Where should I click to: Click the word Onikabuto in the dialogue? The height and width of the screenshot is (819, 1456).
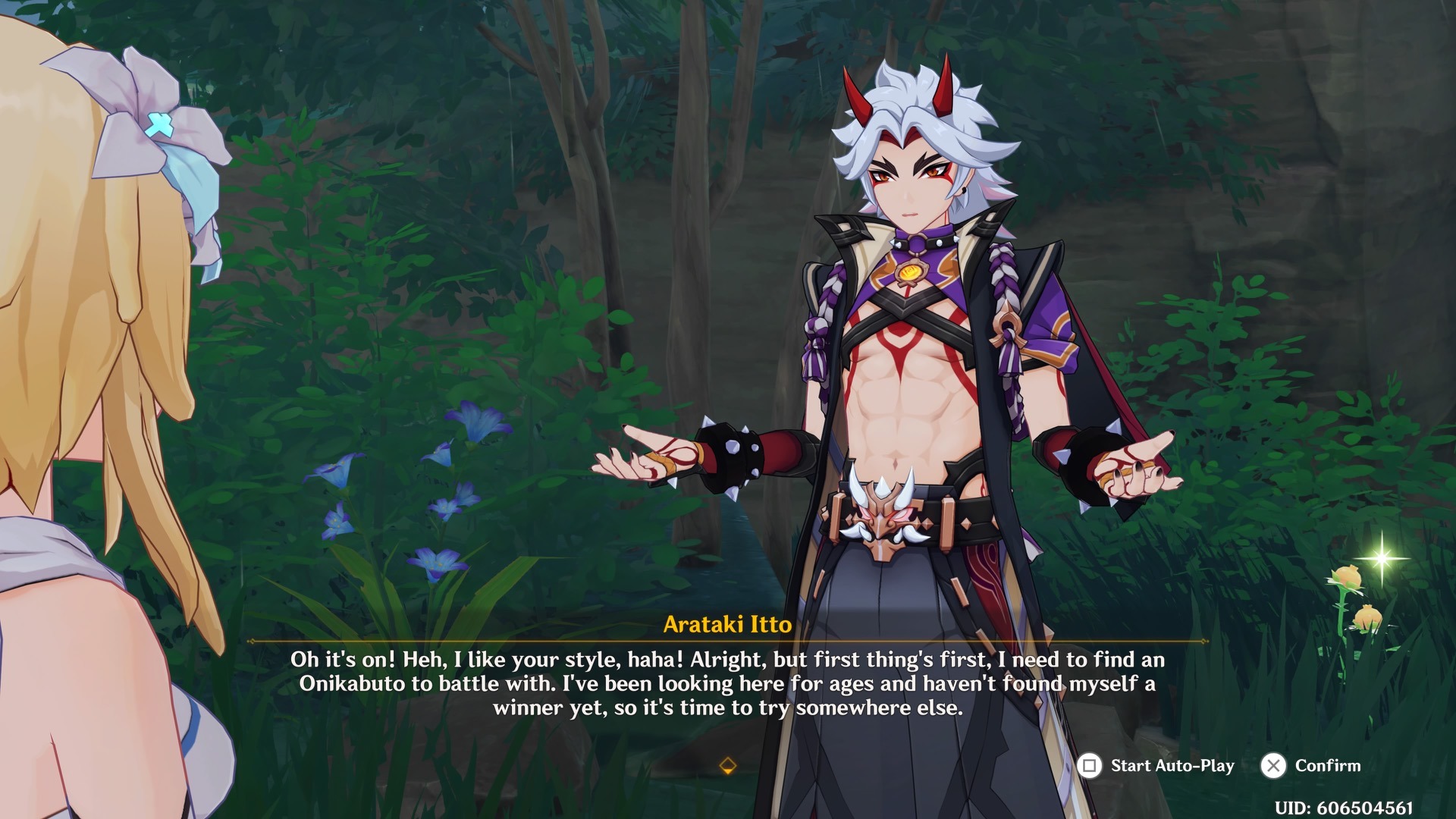(x=351, y=682)
